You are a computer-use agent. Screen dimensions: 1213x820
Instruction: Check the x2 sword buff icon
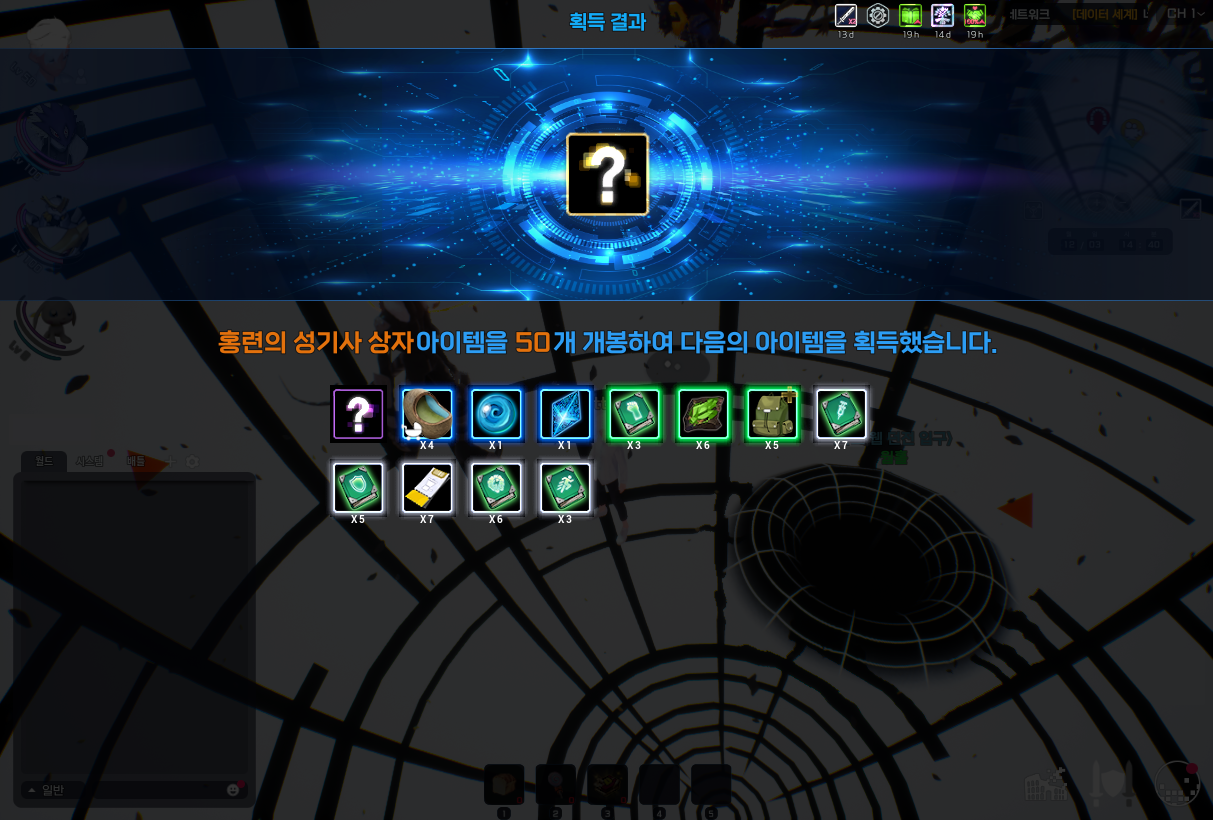coord(846,15)
